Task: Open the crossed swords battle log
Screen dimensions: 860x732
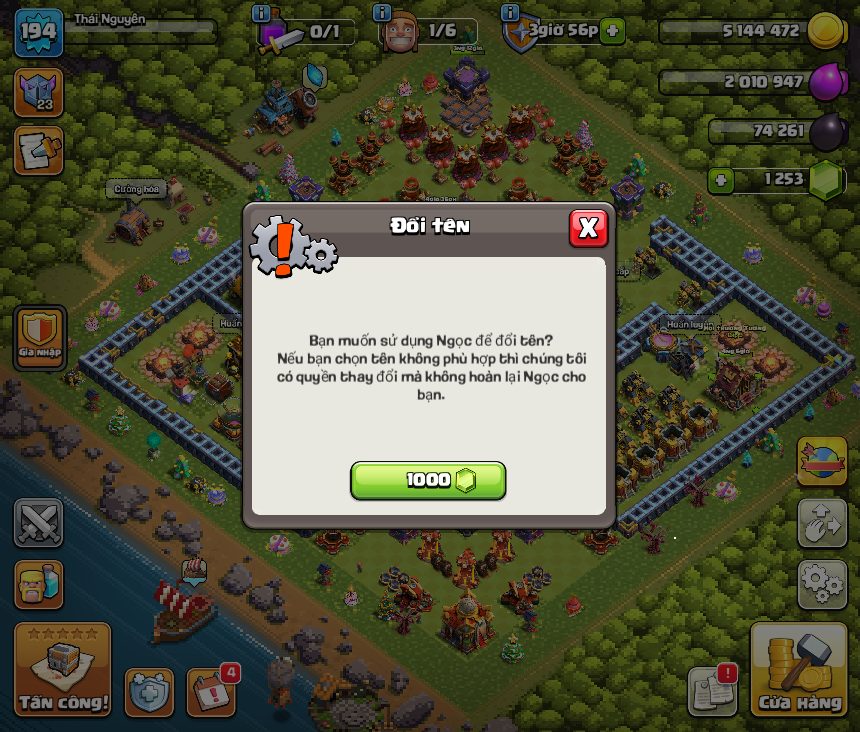Action: [39, 523]
